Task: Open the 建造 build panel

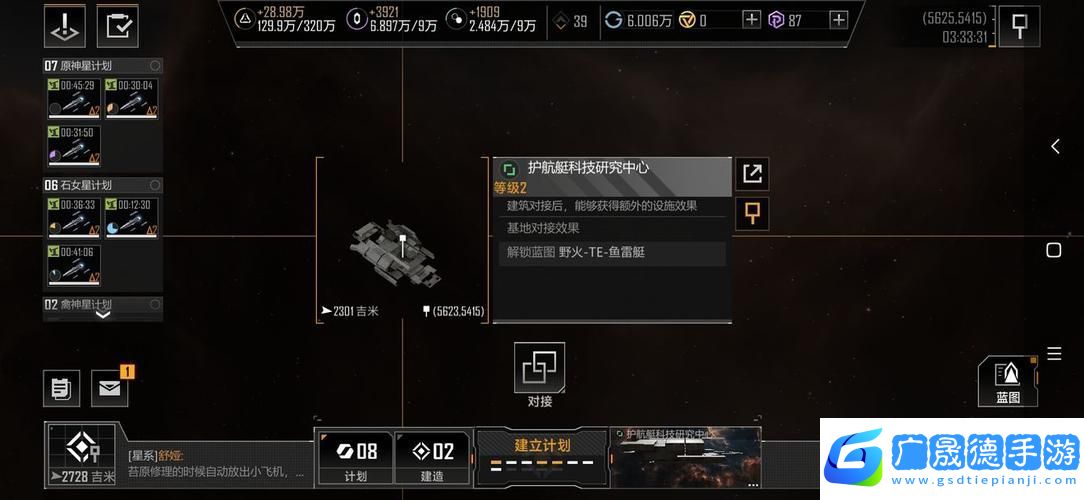Action: pyautogui.click(x=432, y=458)
